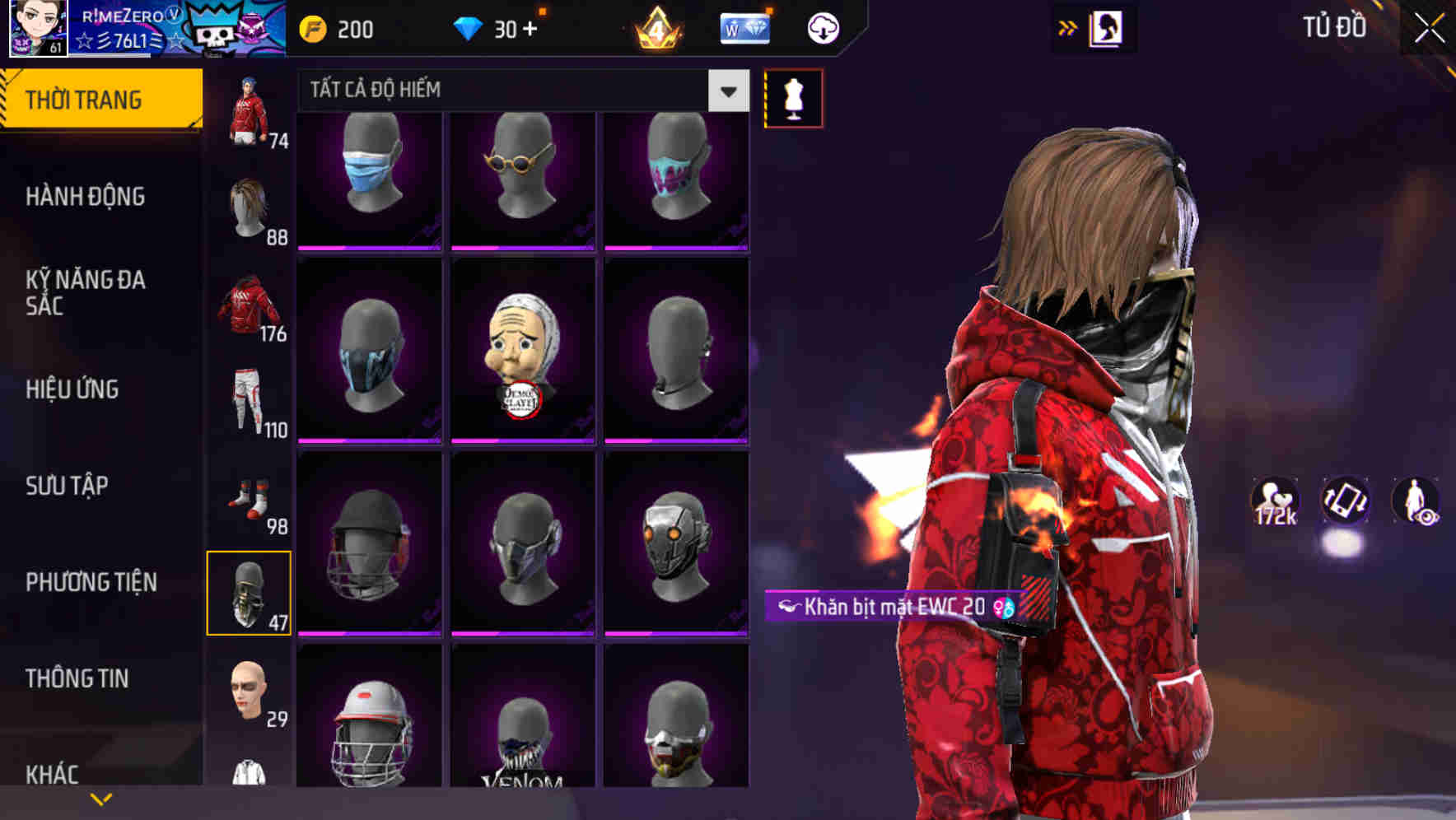Screen dimensions: 1456x820
Task: Click the double-arrow expander near the wardrobe icon
Action: [x=1067, y=27]
